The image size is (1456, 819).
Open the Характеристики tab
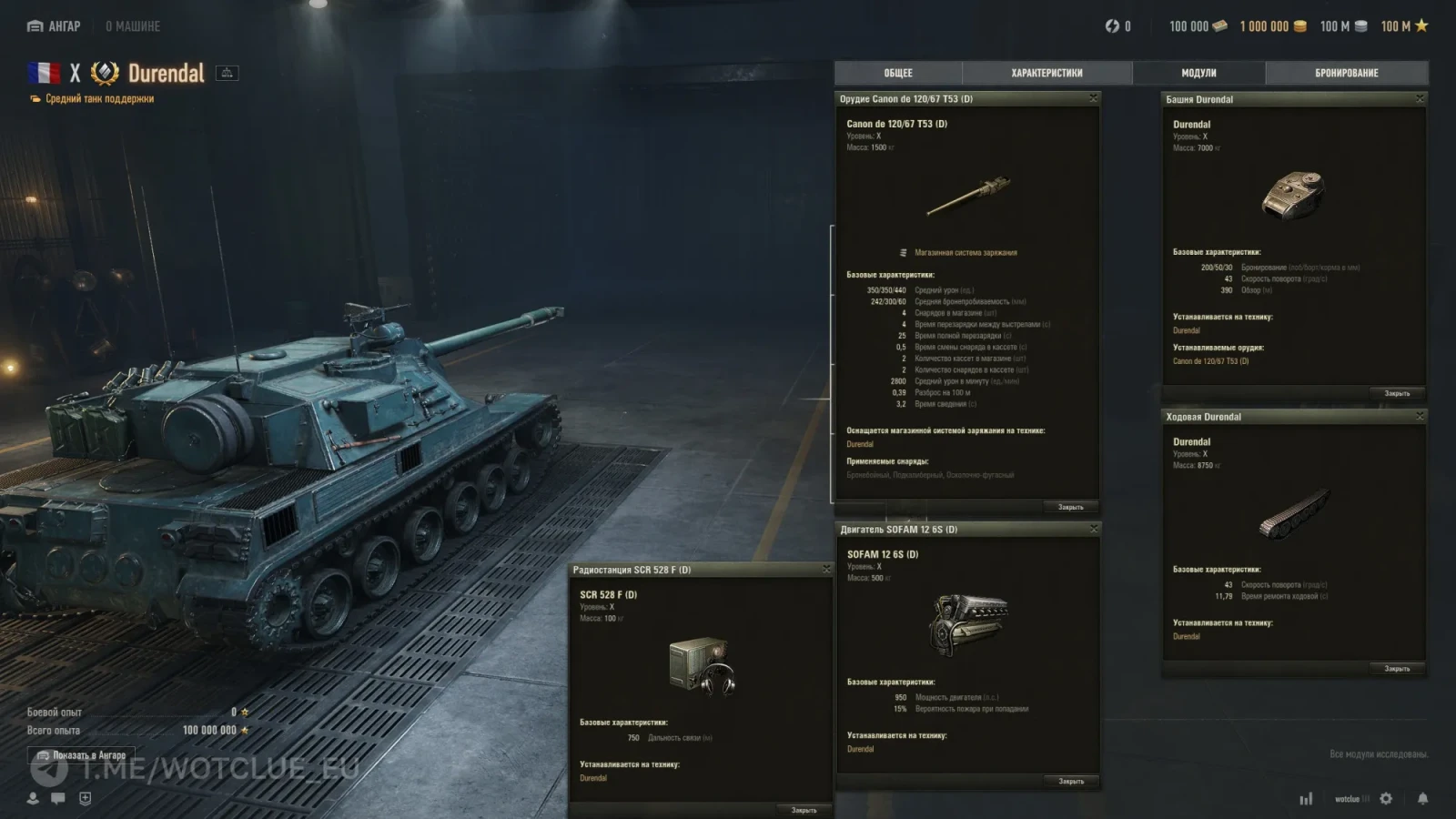pyautogui.click(x=1046, y=73)
